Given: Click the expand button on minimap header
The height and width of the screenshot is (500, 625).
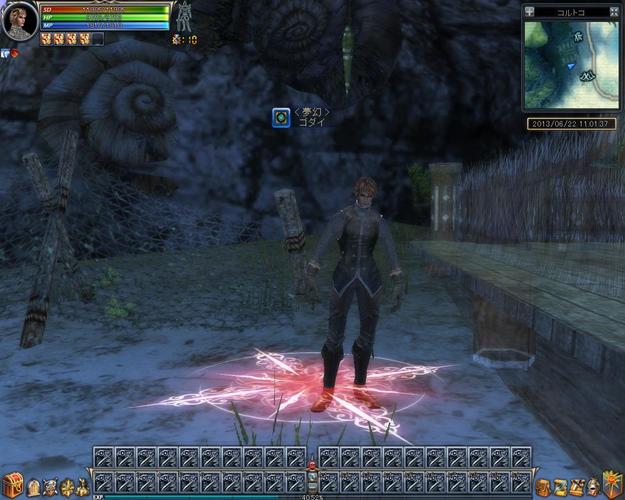Looking at the screenshot, I should [613, 12].
